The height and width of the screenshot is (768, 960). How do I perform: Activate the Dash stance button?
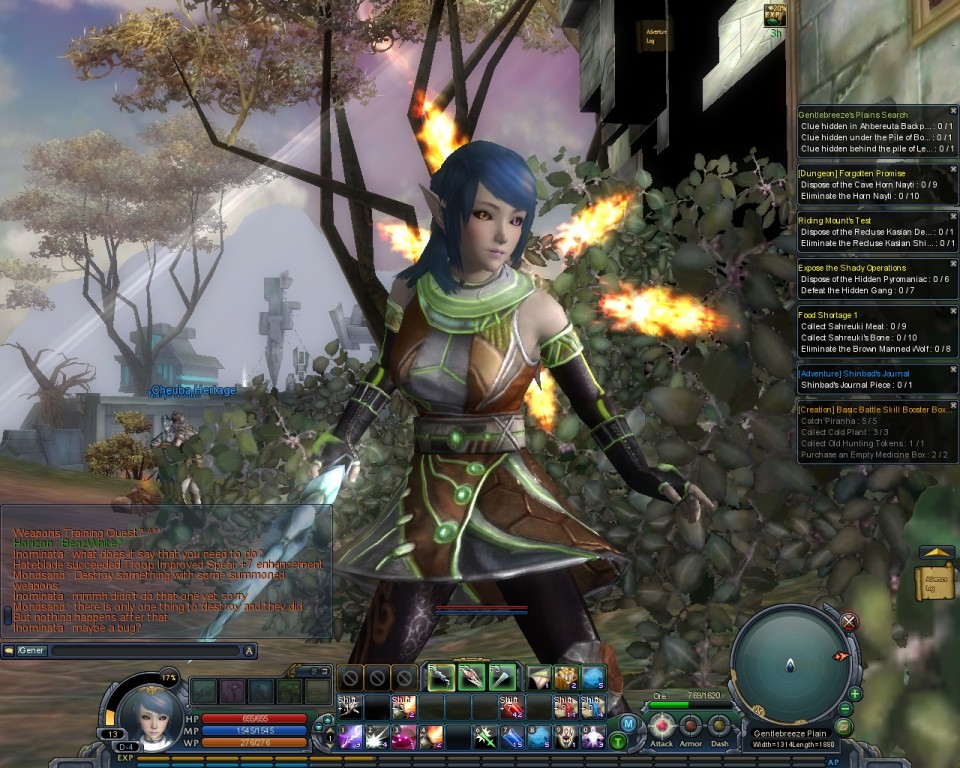[719, 727]
